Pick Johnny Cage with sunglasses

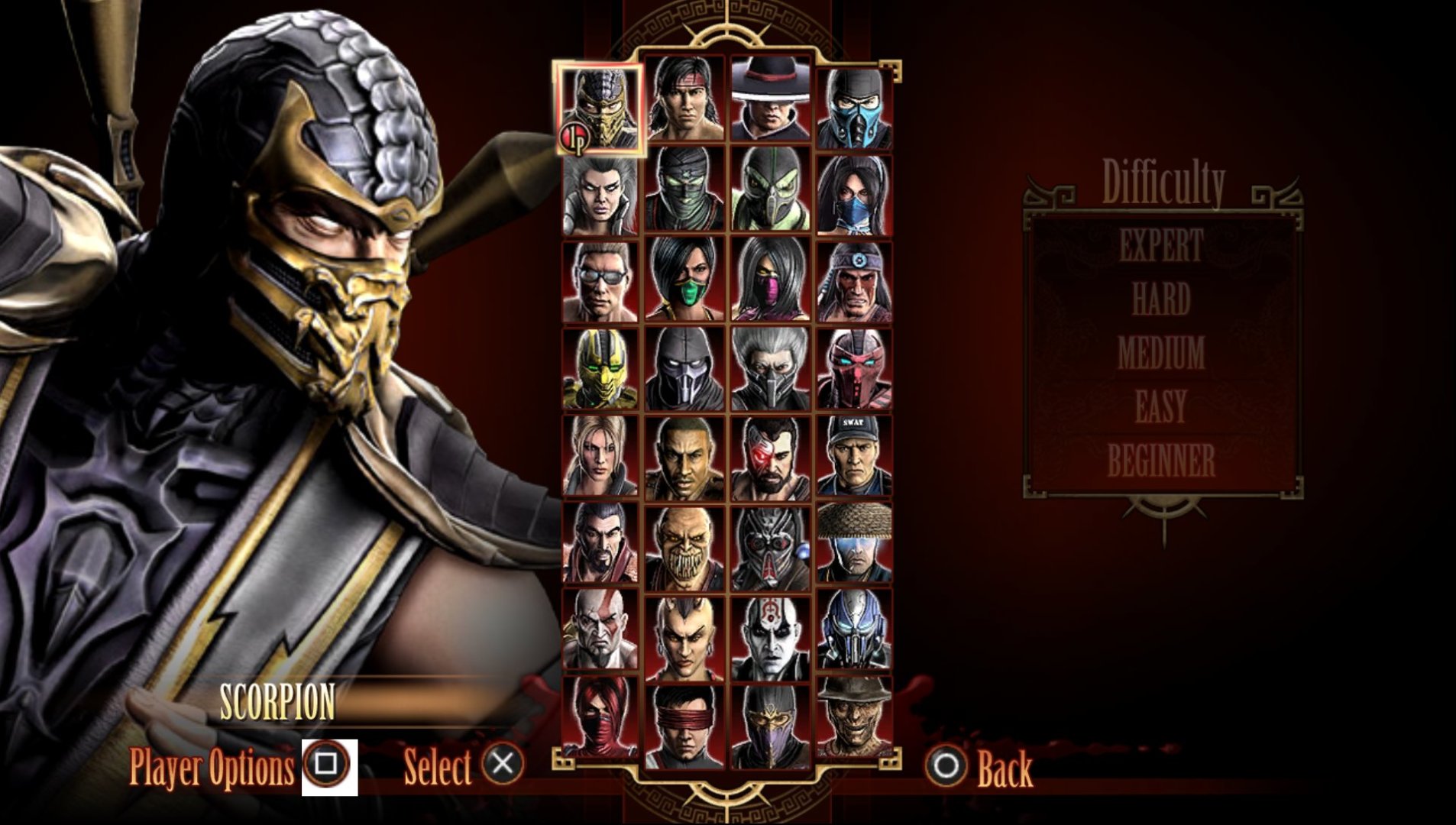click(600, 281)
